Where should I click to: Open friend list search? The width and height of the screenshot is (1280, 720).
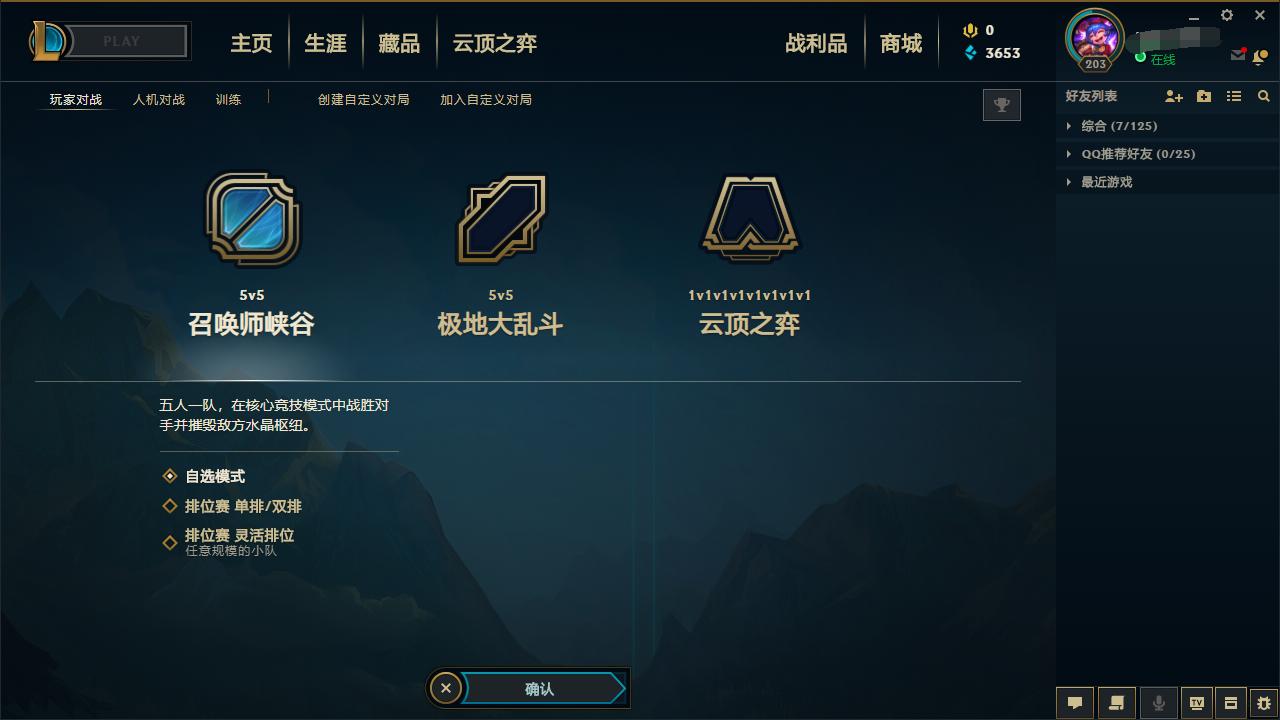(x=1263, y=96)
